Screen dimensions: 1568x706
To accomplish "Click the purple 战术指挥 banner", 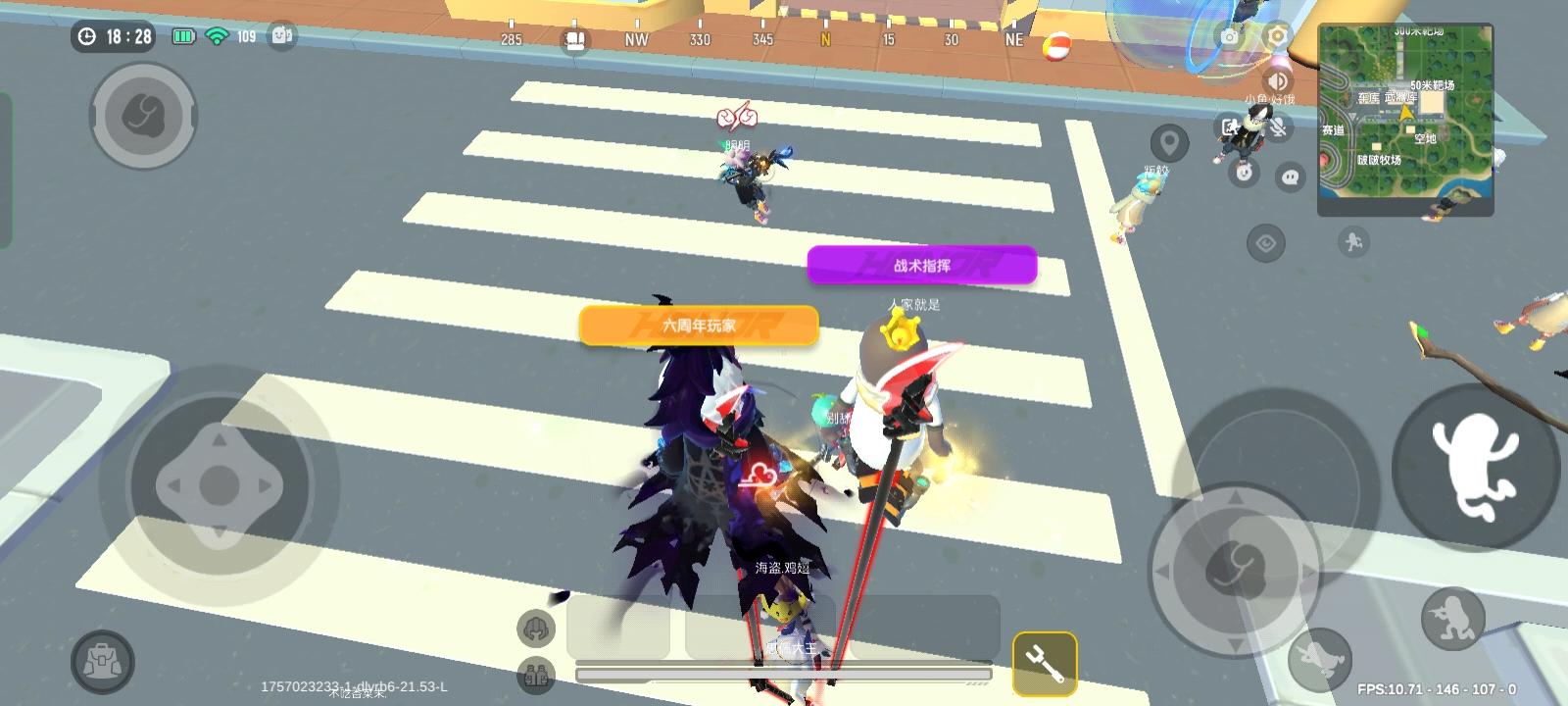I will click(923, 265).
